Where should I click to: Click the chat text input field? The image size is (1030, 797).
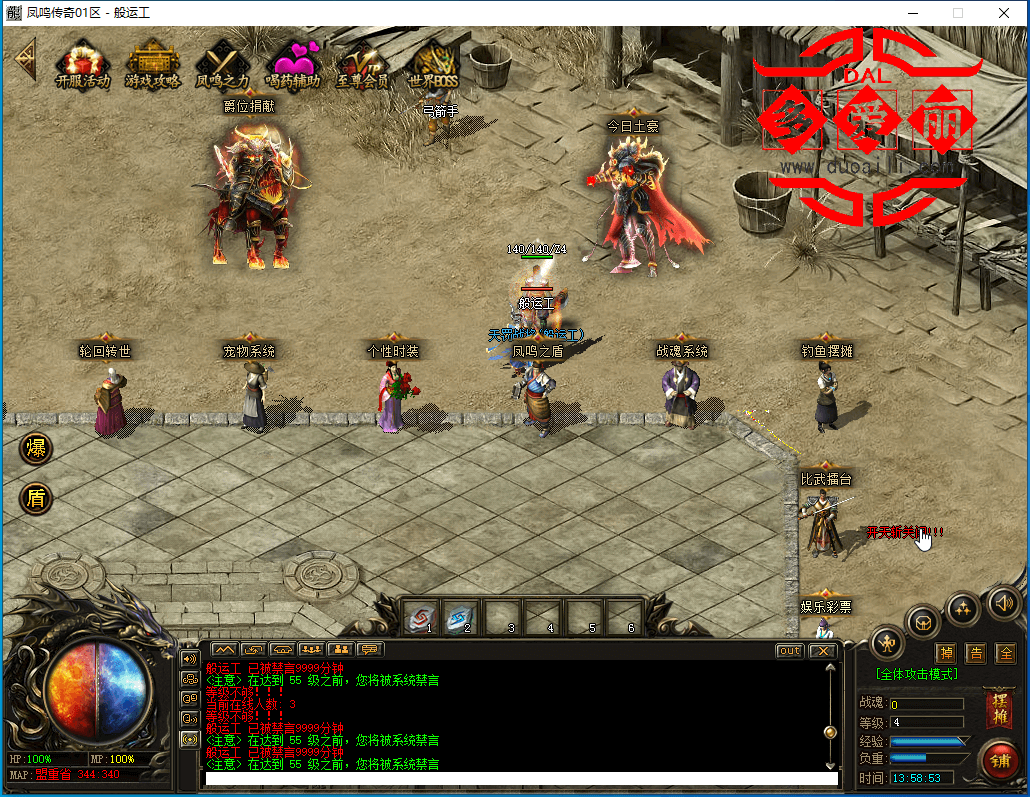pyautogui.click(x=520, y=779)
